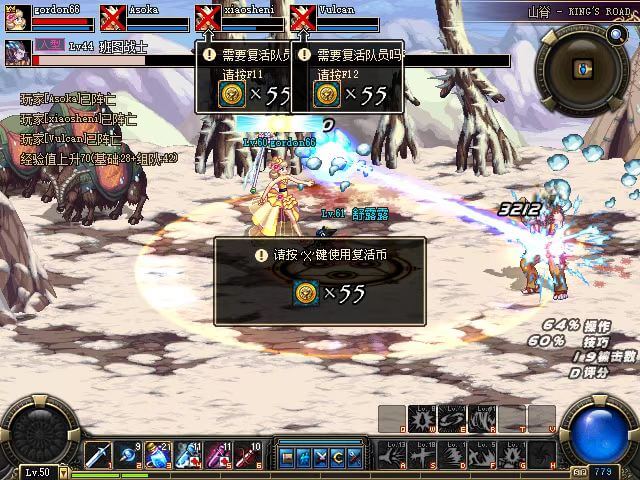Click the revive coin in the F12 prompt
The width and height of the screenshot is (640, 480).
[326, 94]
